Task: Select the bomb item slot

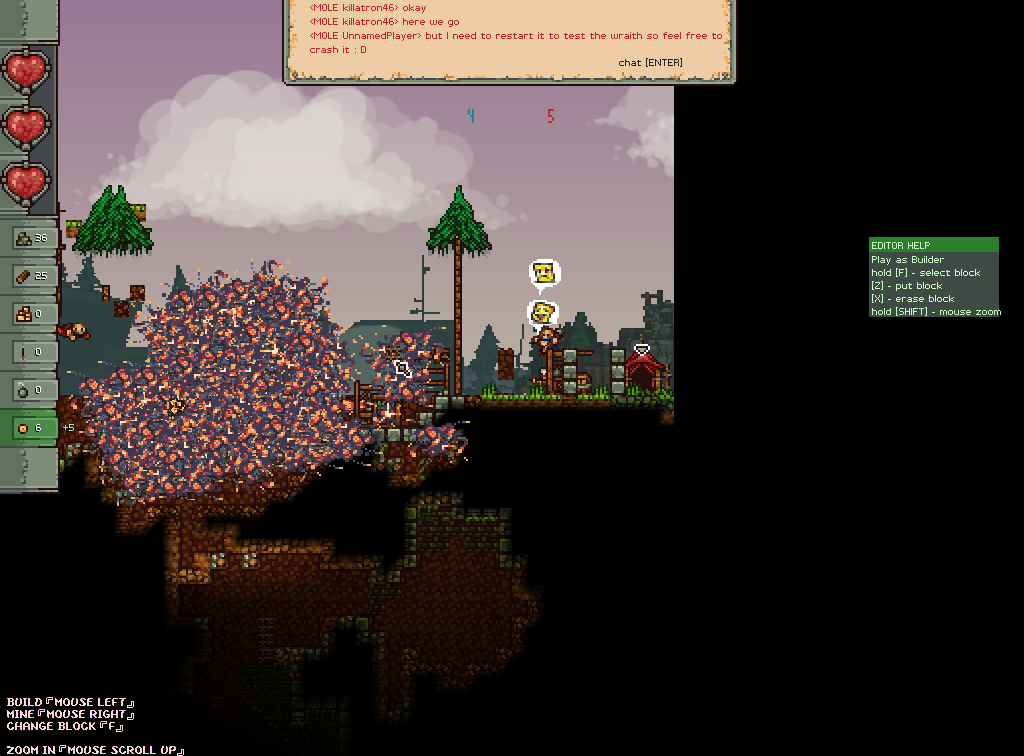Action: [30, 389]
